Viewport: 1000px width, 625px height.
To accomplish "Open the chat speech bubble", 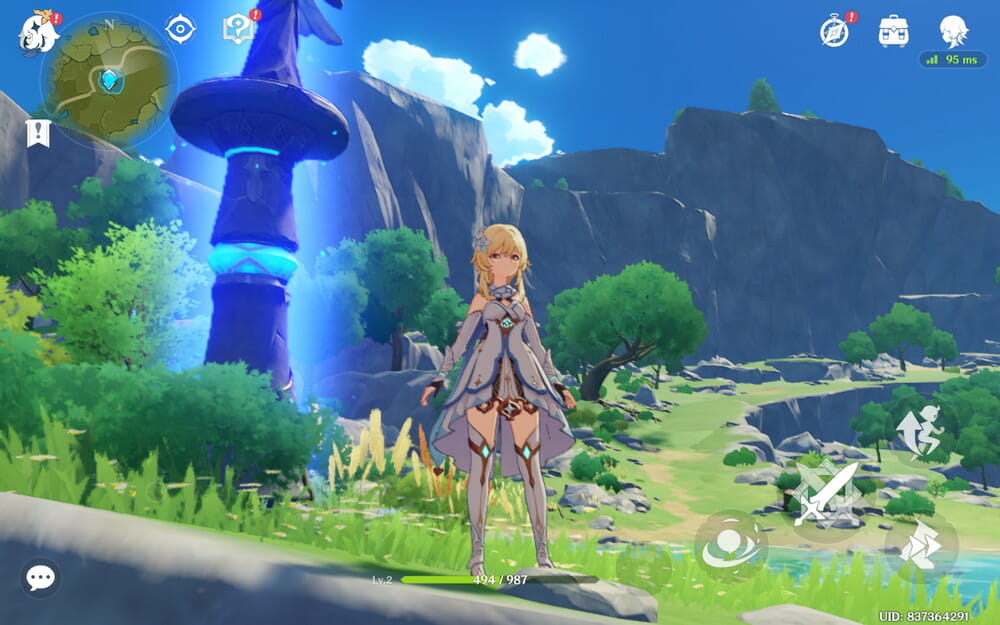I will point(40,577).
